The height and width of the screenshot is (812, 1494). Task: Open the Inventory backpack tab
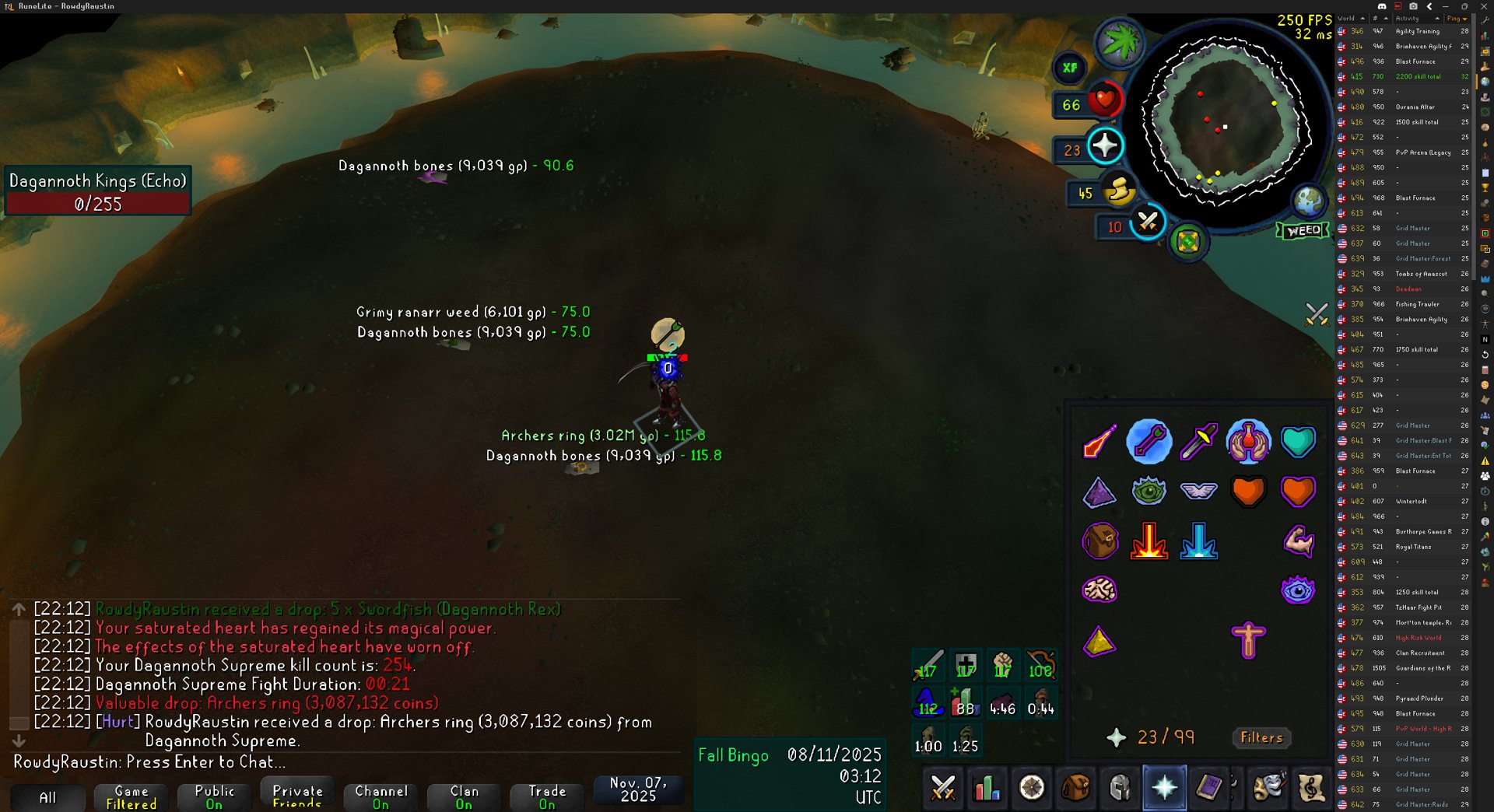pyautogui.click(x=1075, y=789)
